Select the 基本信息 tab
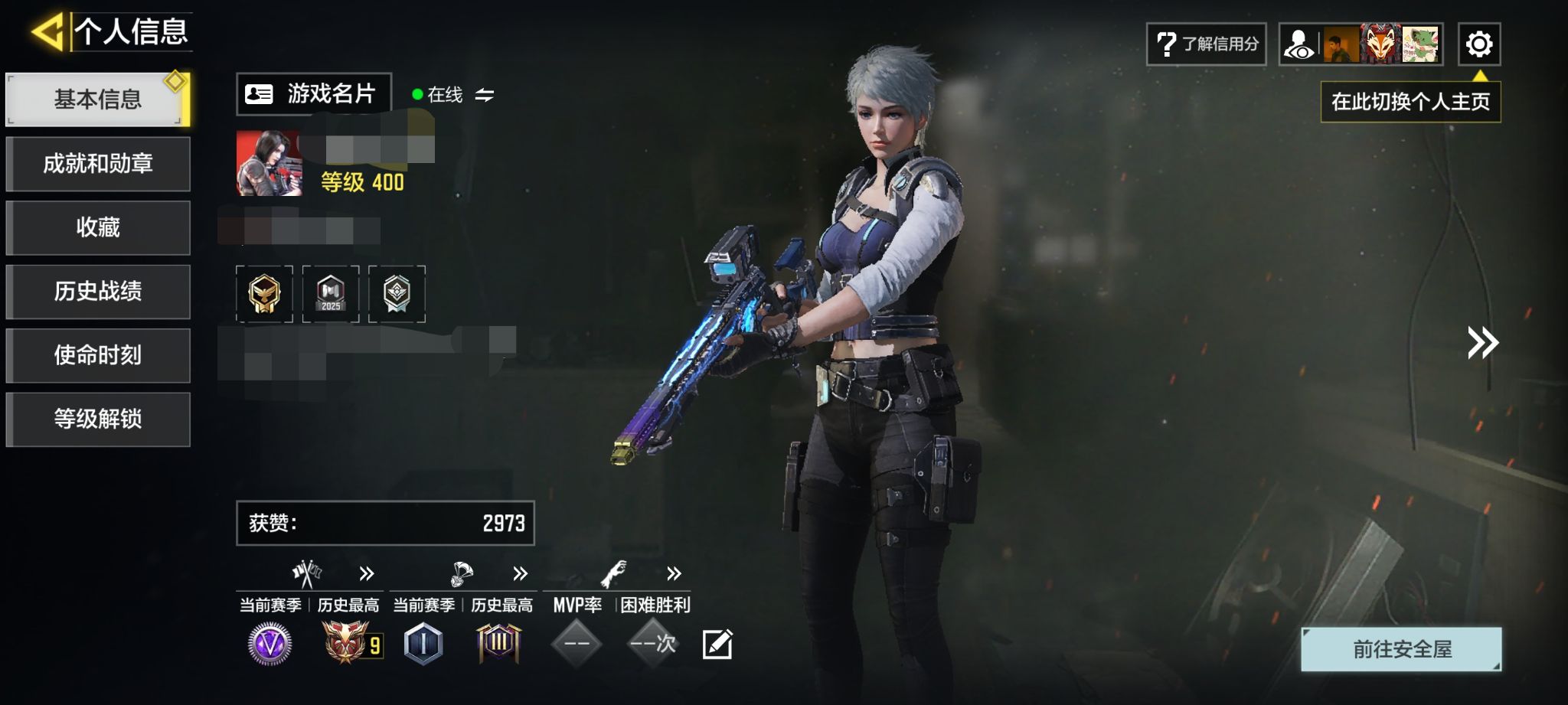Viewport: 1568px width, 705px height. click(x=97, y=100)
